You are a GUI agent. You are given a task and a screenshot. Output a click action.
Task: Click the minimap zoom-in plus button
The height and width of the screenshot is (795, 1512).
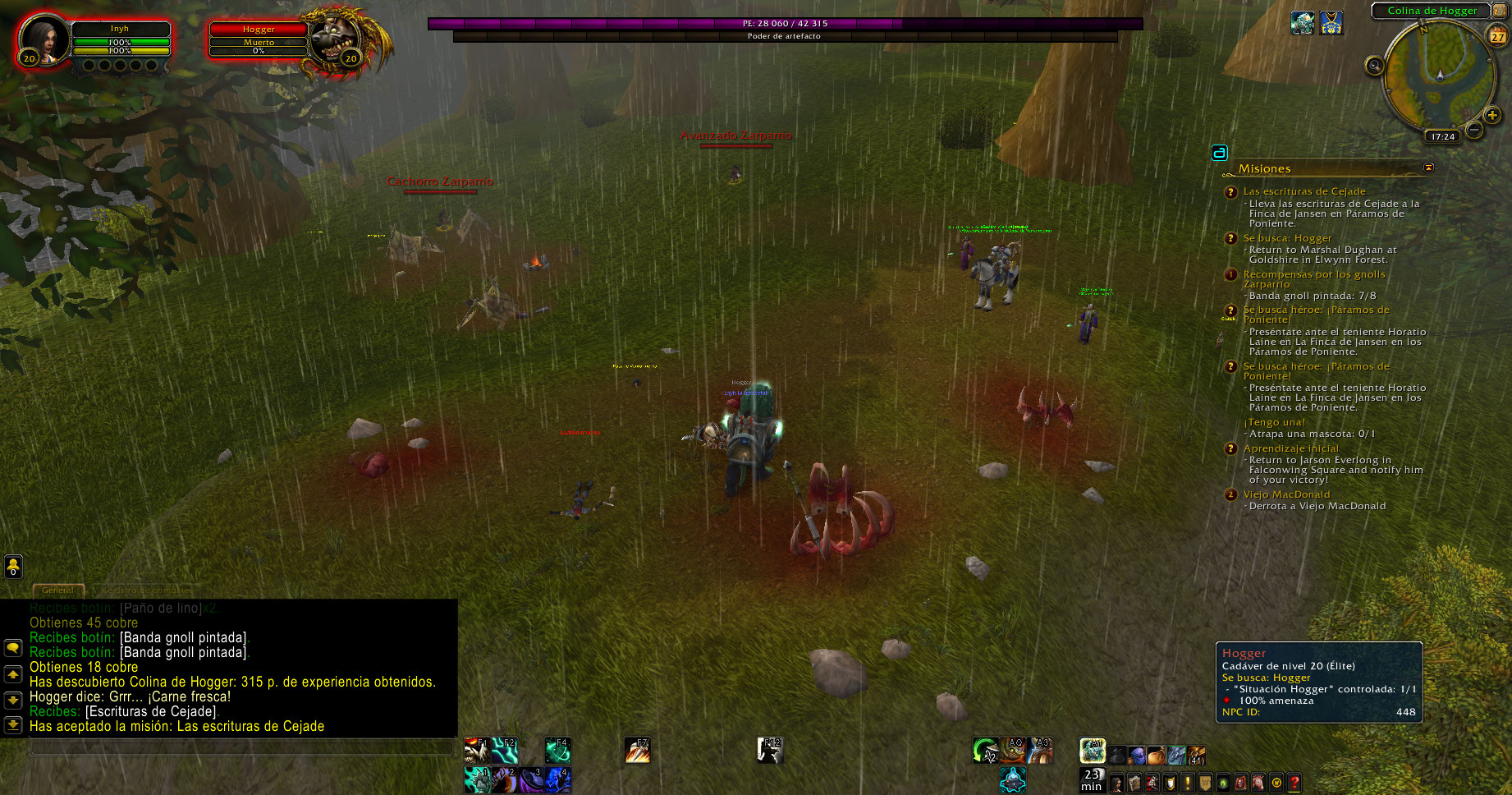pyautogui.click(x=1492, y=115)
